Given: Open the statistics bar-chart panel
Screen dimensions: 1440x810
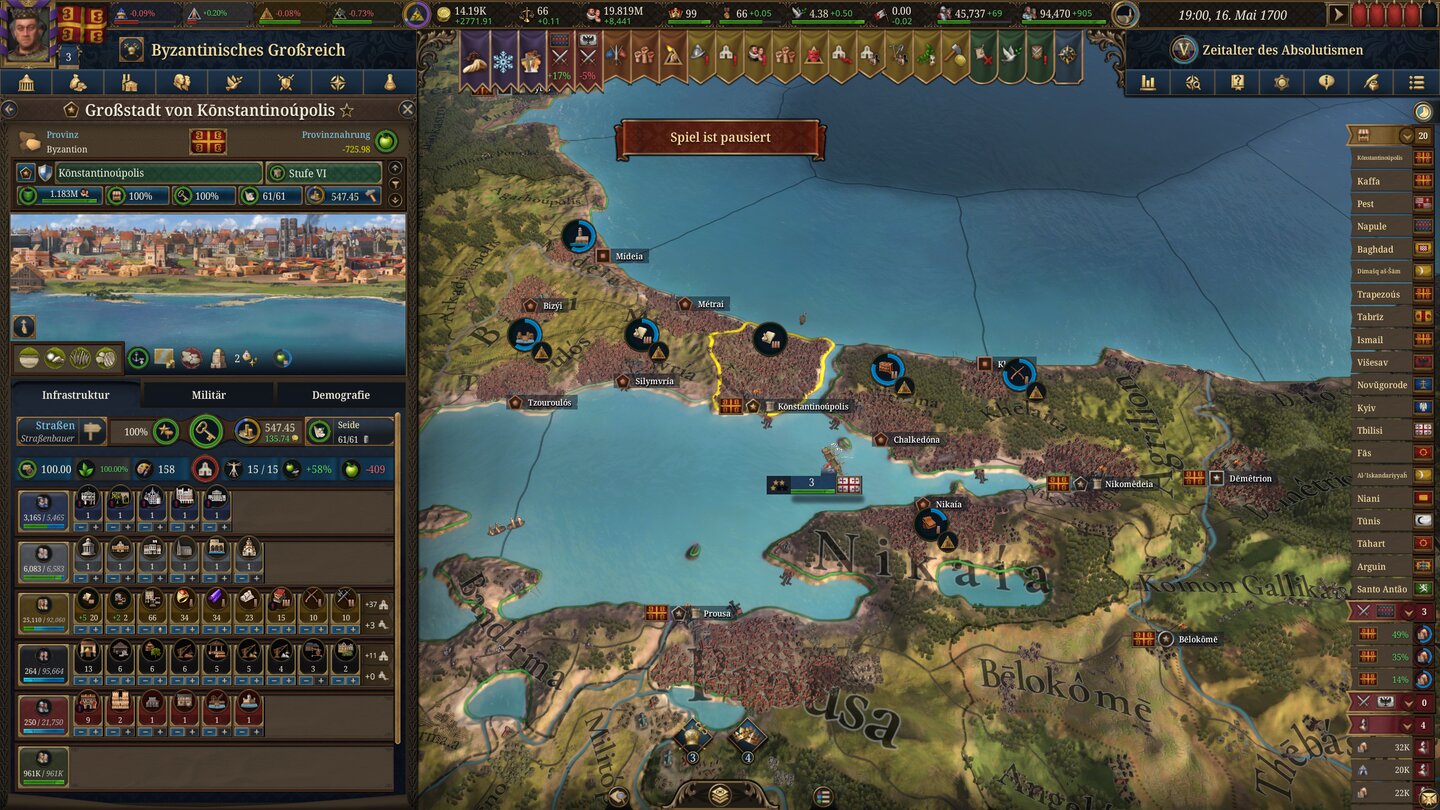Looking at the screenshot, I should pyautogui.click(x=1147, y=83).
